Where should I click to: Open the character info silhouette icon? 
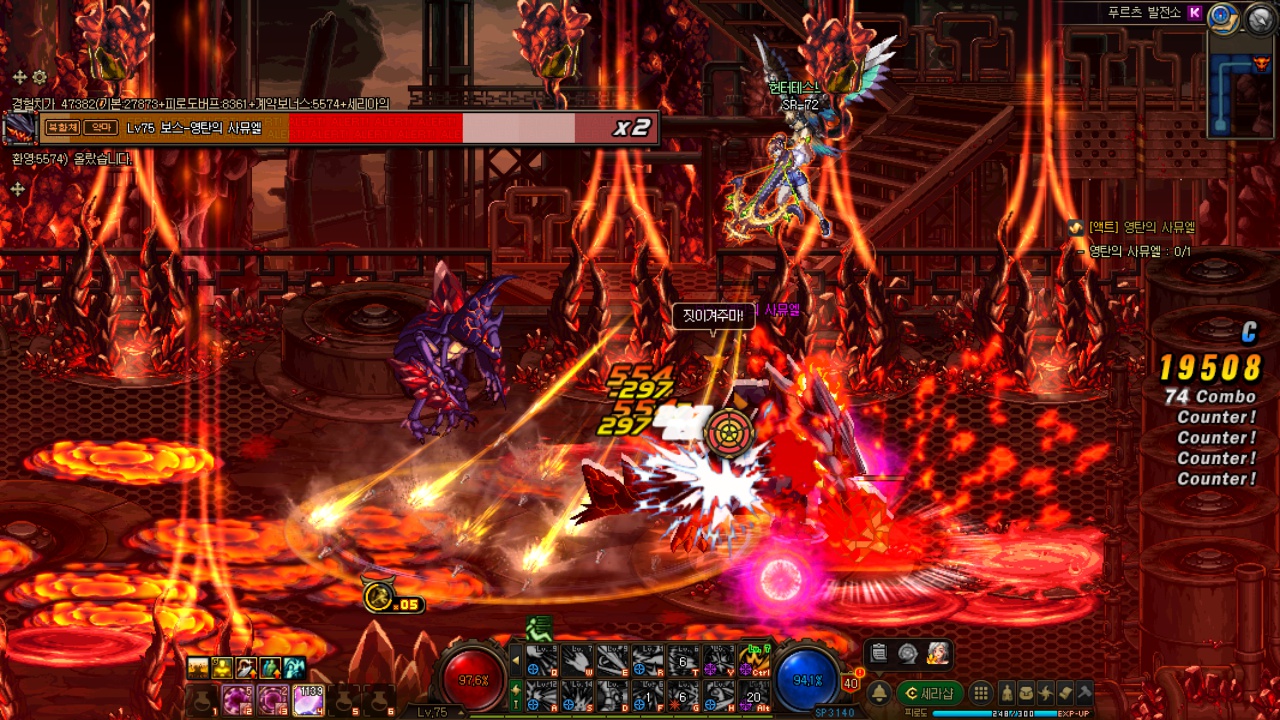click(x=1007, y=693)
